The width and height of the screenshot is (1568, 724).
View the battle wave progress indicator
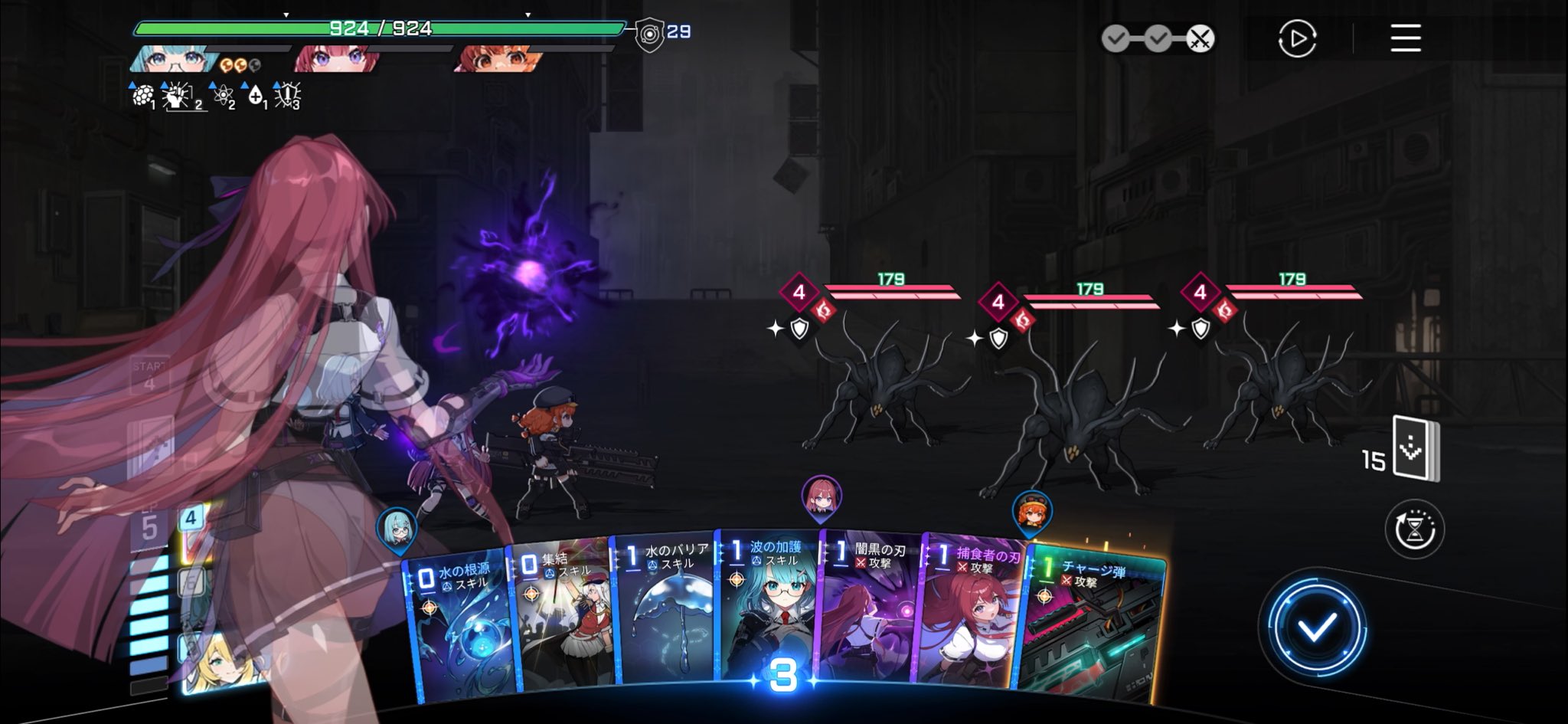1158,38
